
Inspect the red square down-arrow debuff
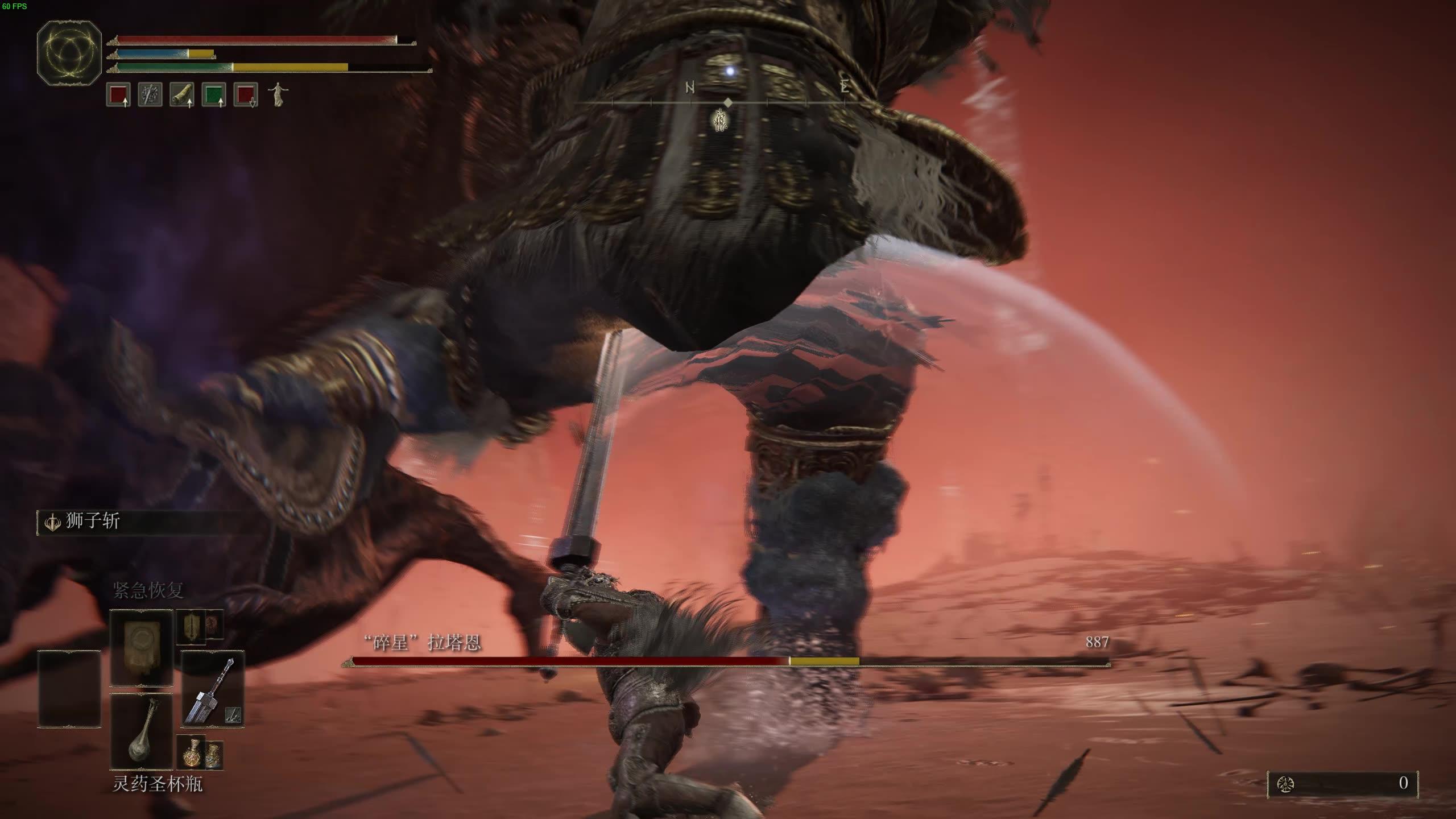(x=246, y=94)
